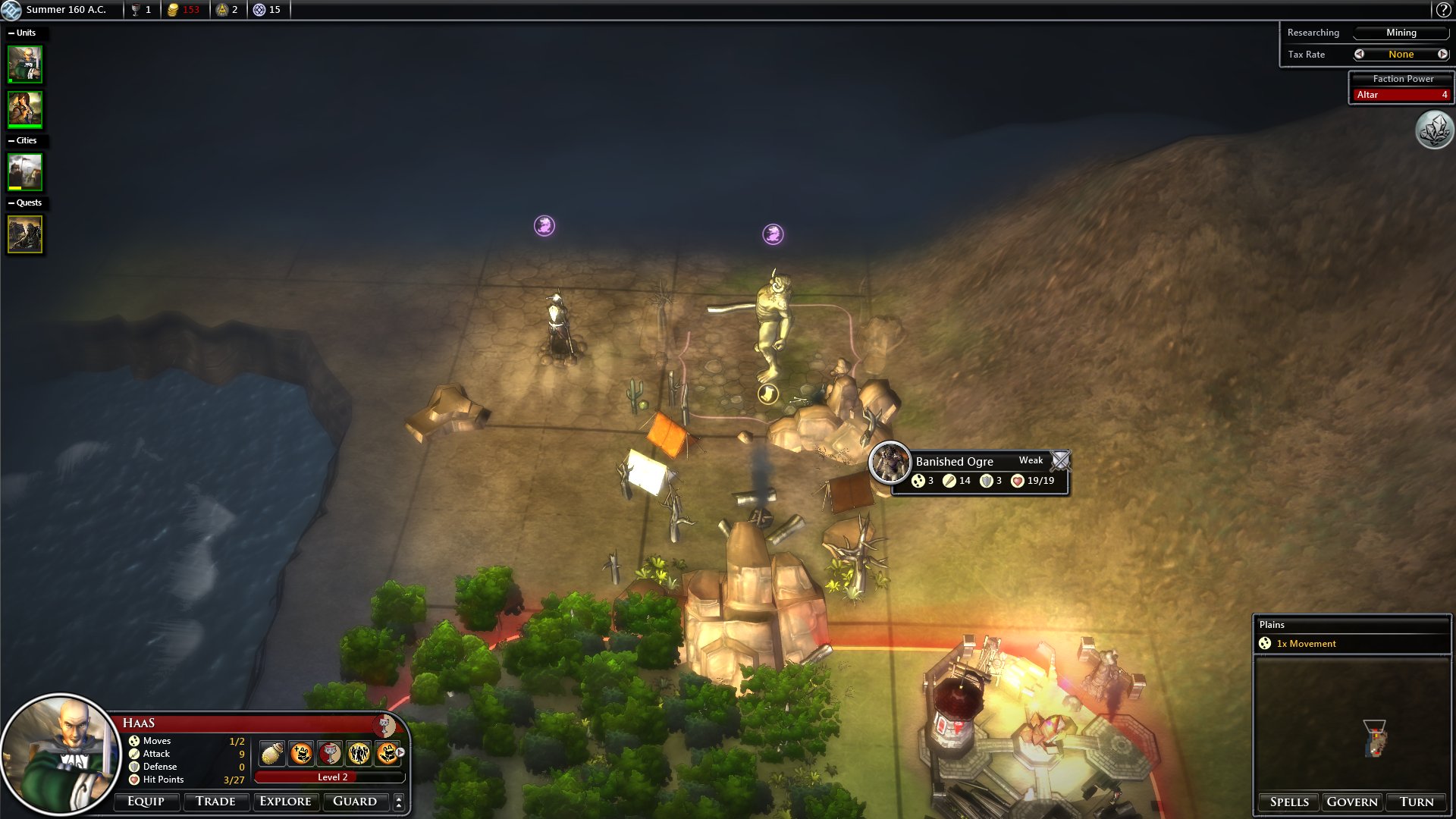This screenshot has width=1456, height=819.
Task: Open the Govern screen
Action: [x=1352, y=802]
